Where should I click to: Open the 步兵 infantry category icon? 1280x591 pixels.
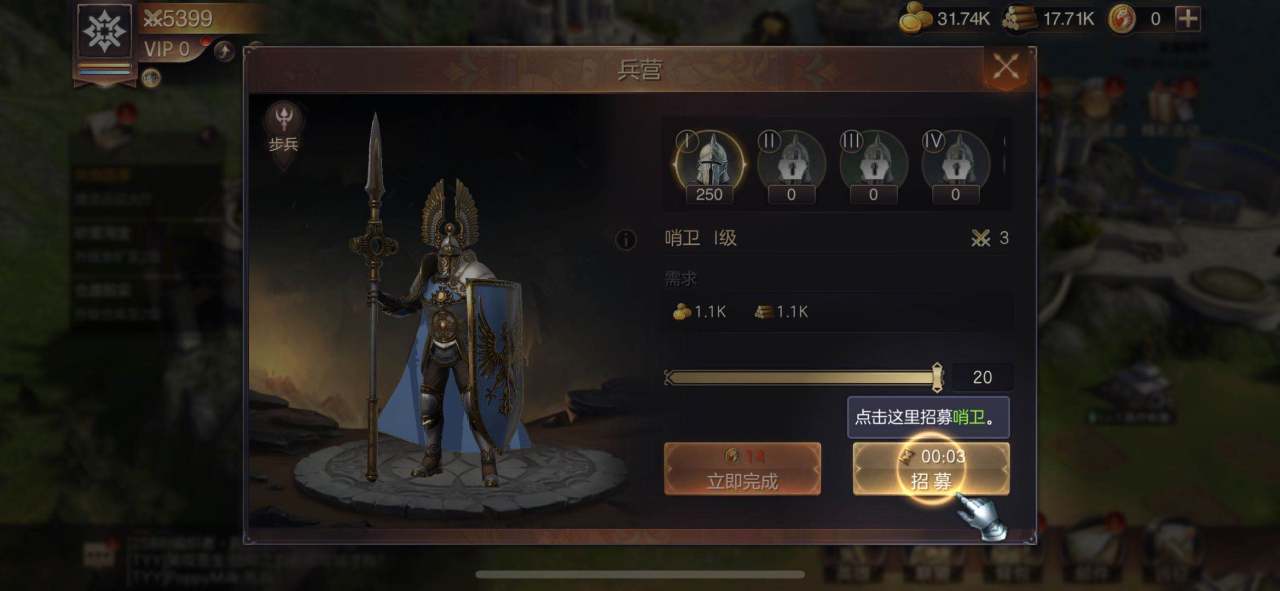284,130
